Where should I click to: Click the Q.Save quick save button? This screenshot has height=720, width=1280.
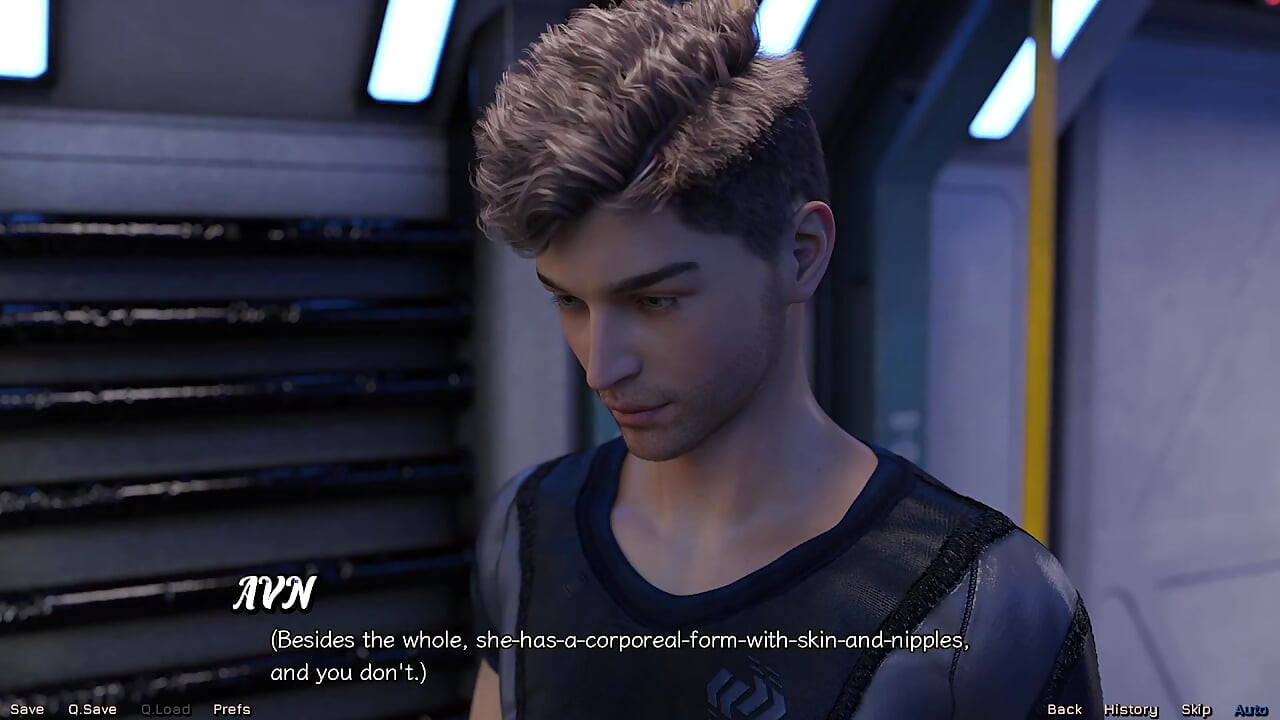tap(92, 709)
